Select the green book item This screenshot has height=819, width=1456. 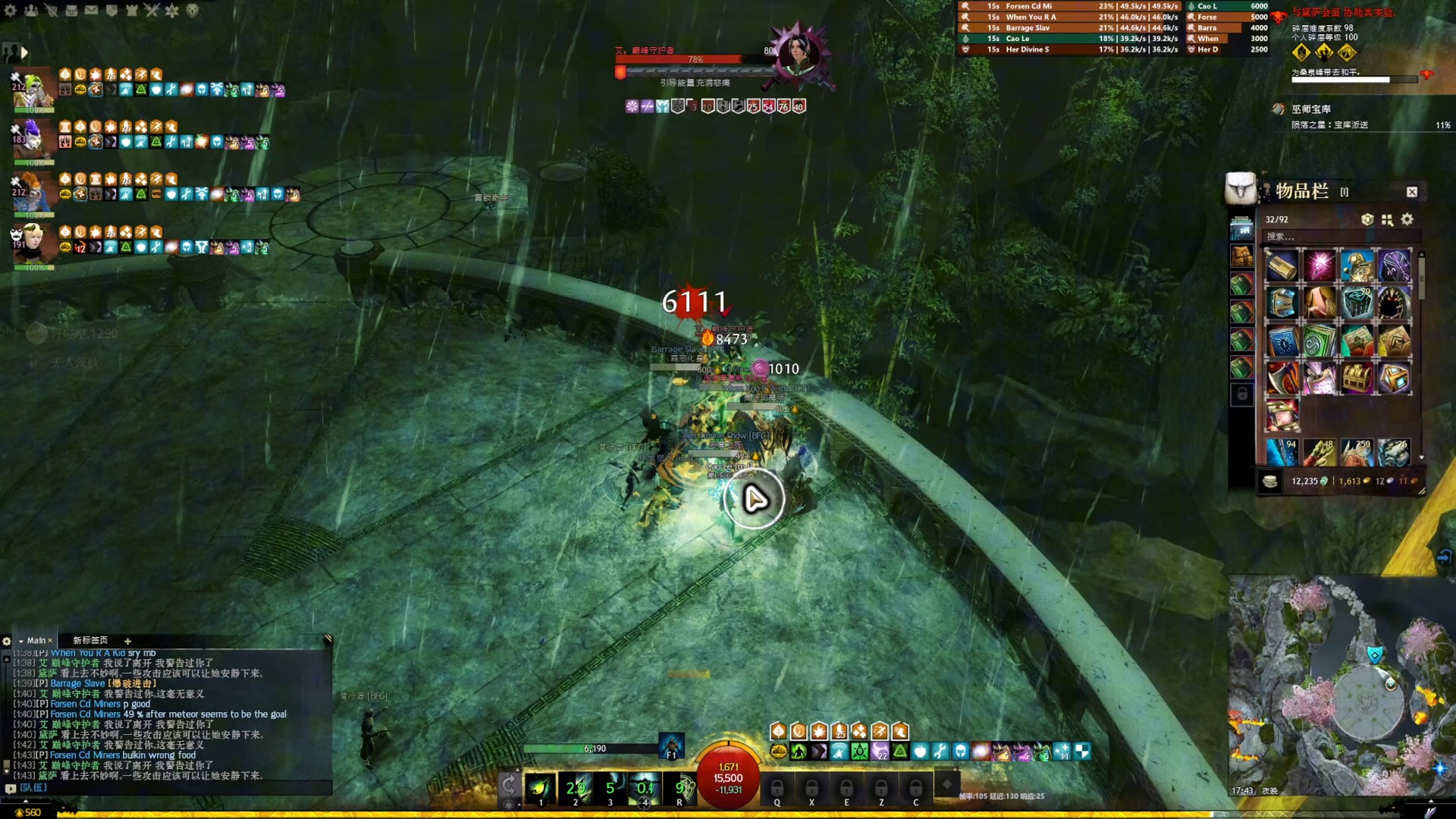click(x=1319, y=341)
